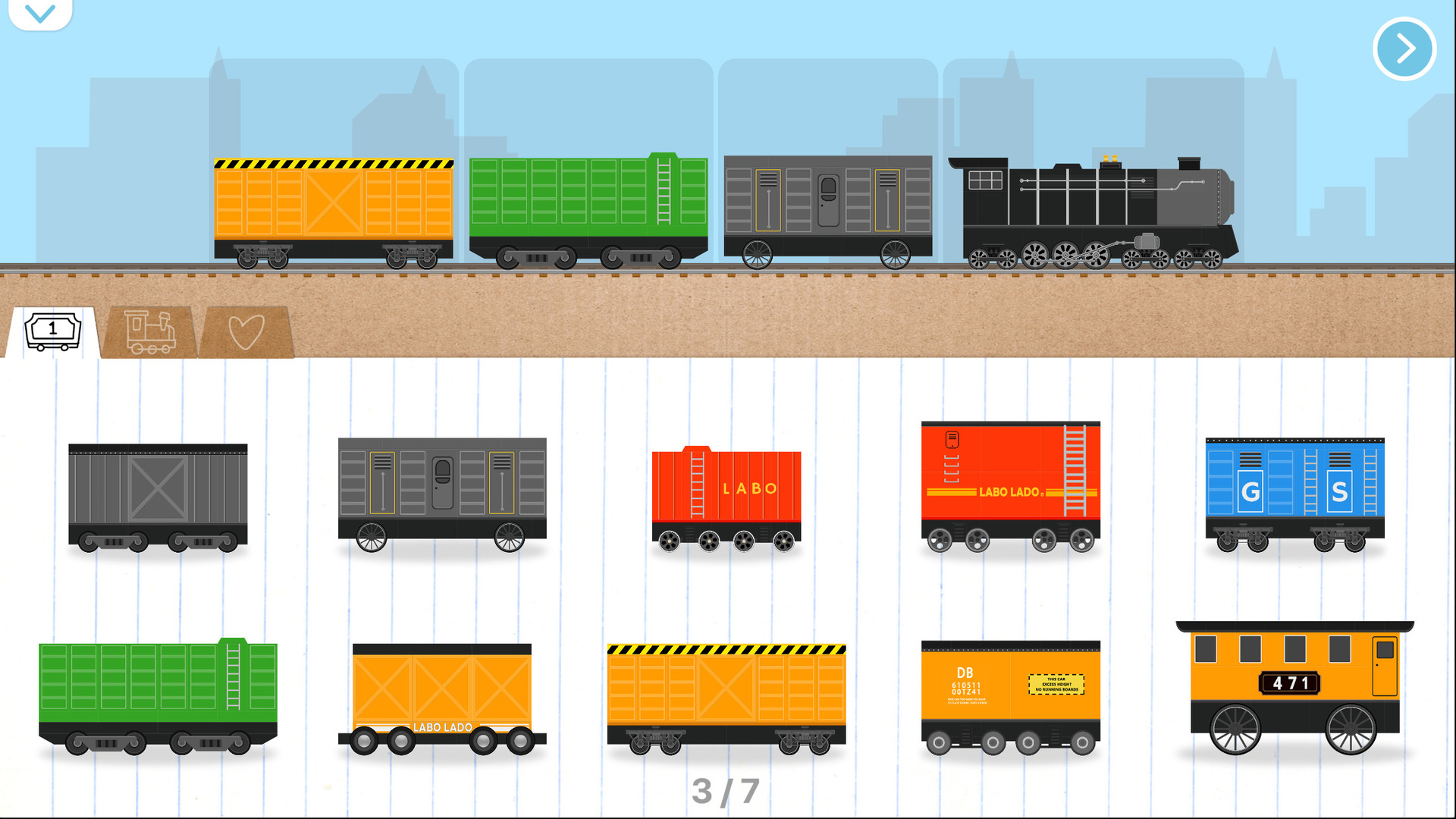Select the orange car with hazard stripe roof
Viewport: 1456px width, 819px height.
[726, 698]
